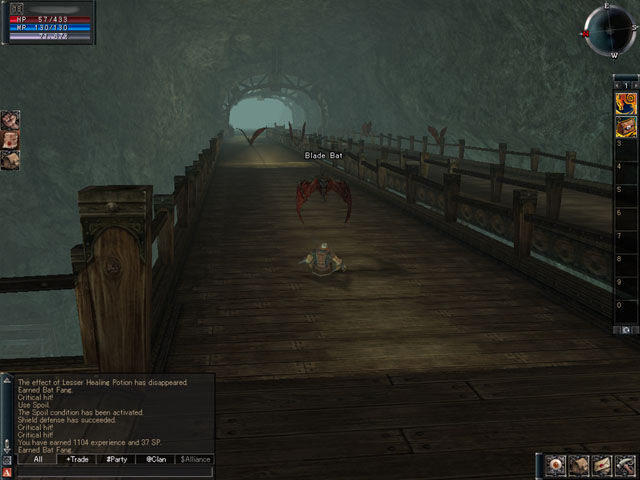Open the sealed letter icon
This screenshot has width=640, height=480.
(602, 465)
